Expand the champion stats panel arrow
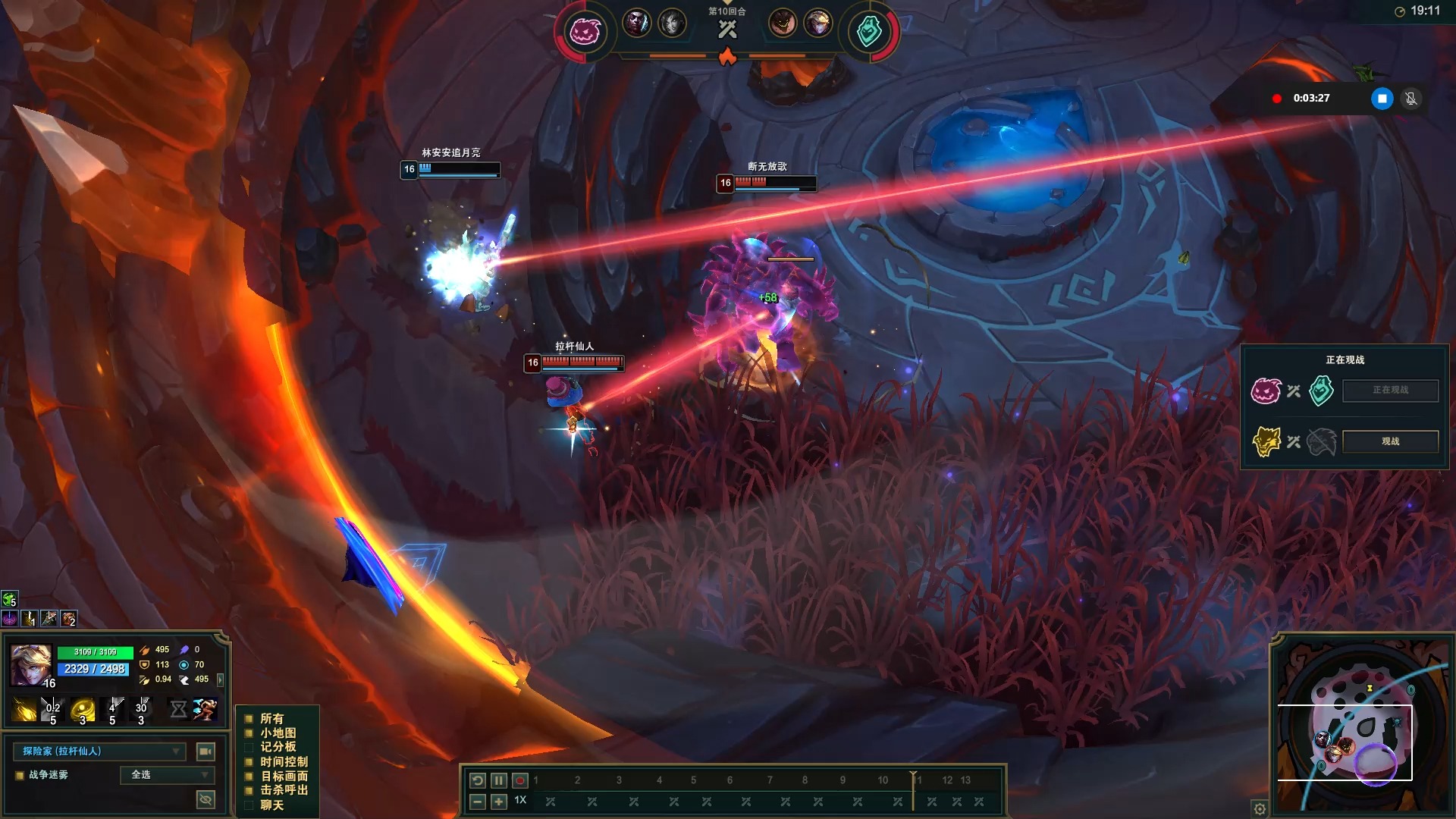 221,679
